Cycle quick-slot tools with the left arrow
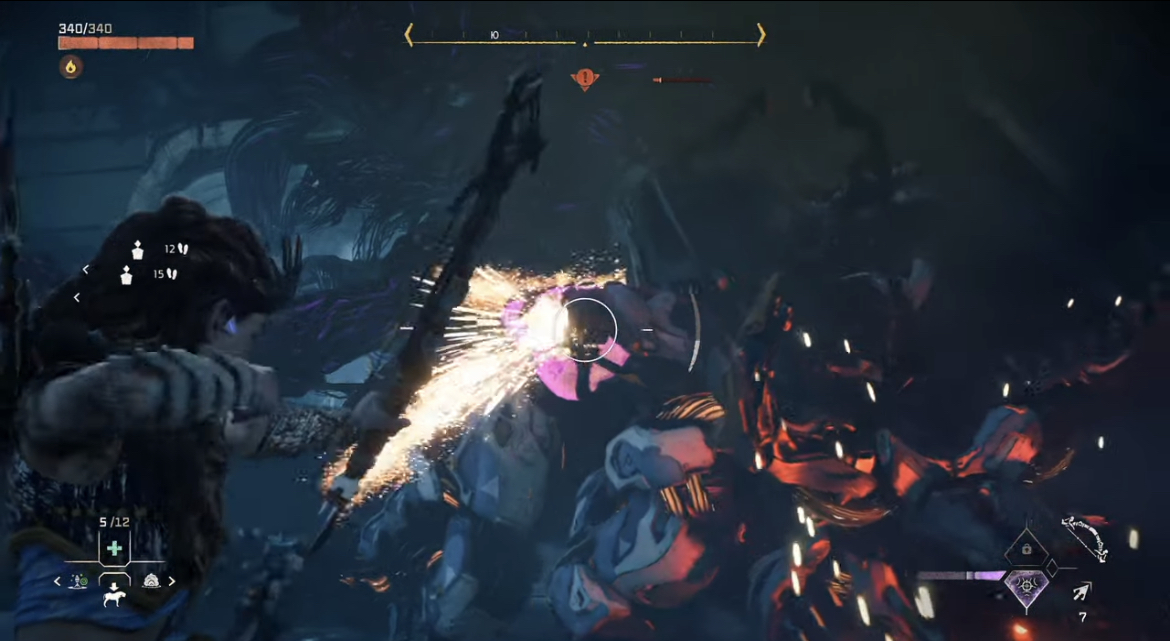1170x641 pixels. (57, 581)
